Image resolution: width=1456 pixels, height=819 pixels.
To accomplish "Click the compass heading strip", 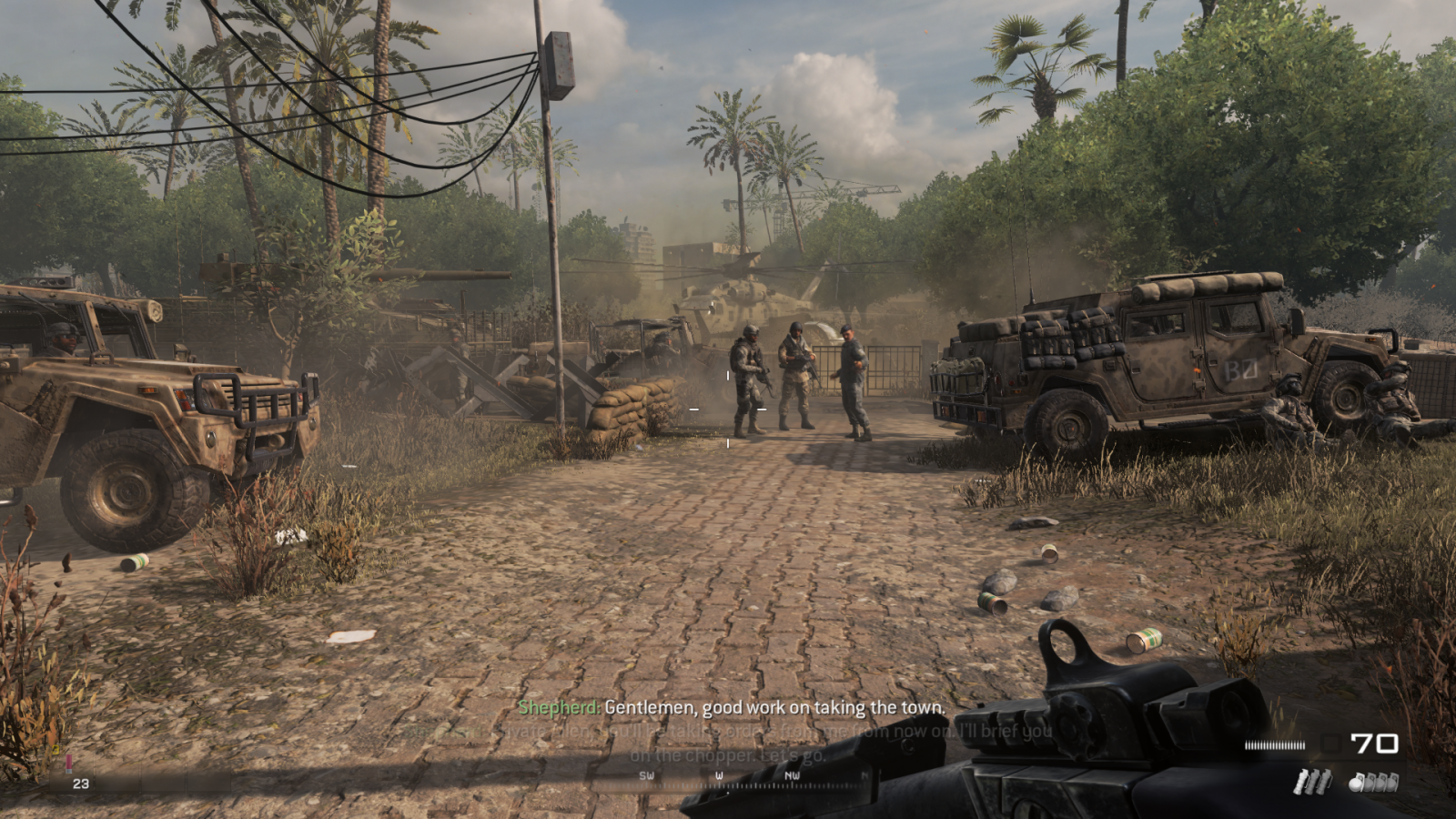I will (x=755, y=778).
